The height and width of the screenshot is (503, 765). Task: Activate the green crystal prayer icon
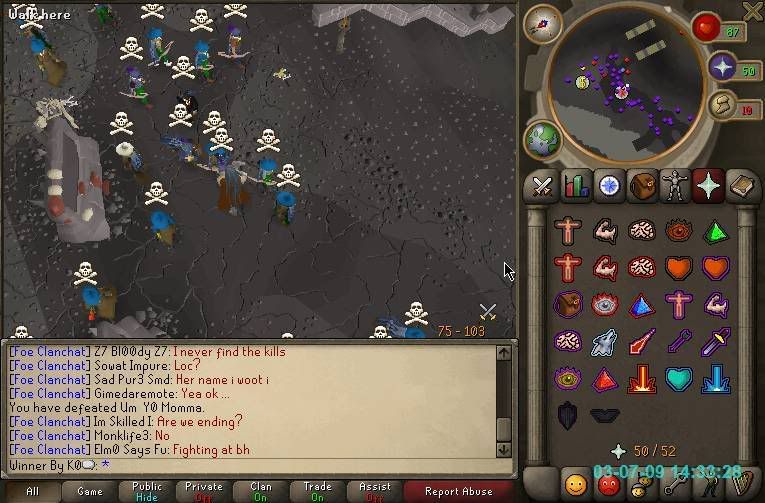click(x=715, y=232)
